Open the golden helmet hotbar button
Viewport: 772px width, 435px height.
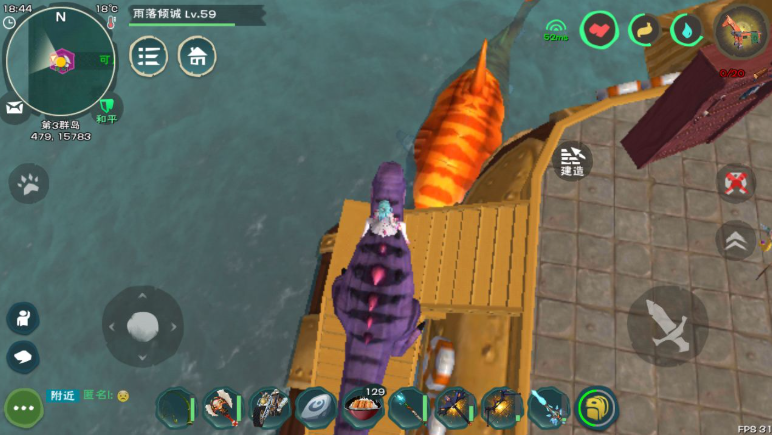(597, 407)
